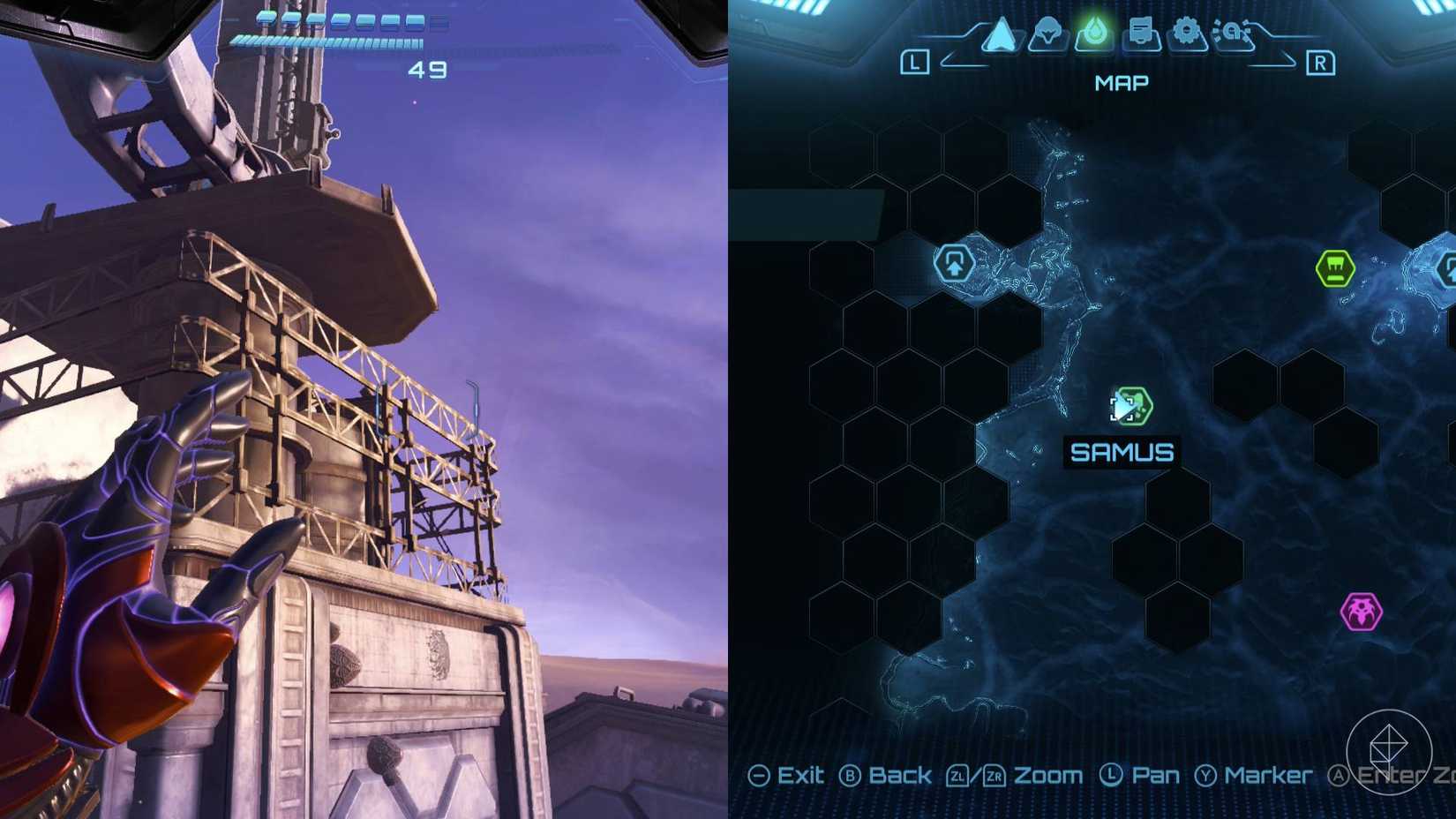Select the scan visor options icon
Screen dimensions: 1456x819
tap(1234, 34)
